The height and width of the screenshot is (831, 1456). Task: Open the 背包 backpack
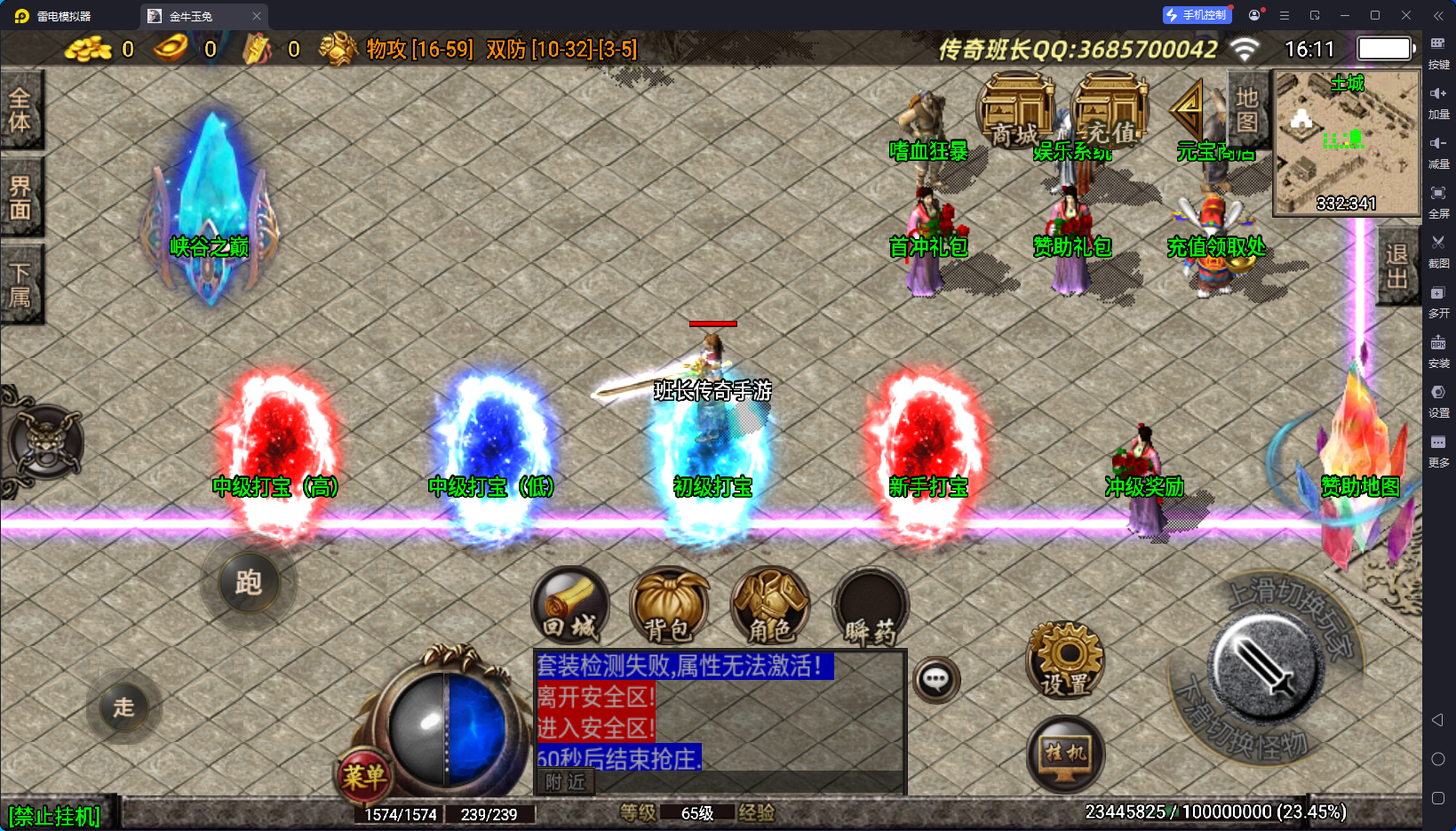669,607
